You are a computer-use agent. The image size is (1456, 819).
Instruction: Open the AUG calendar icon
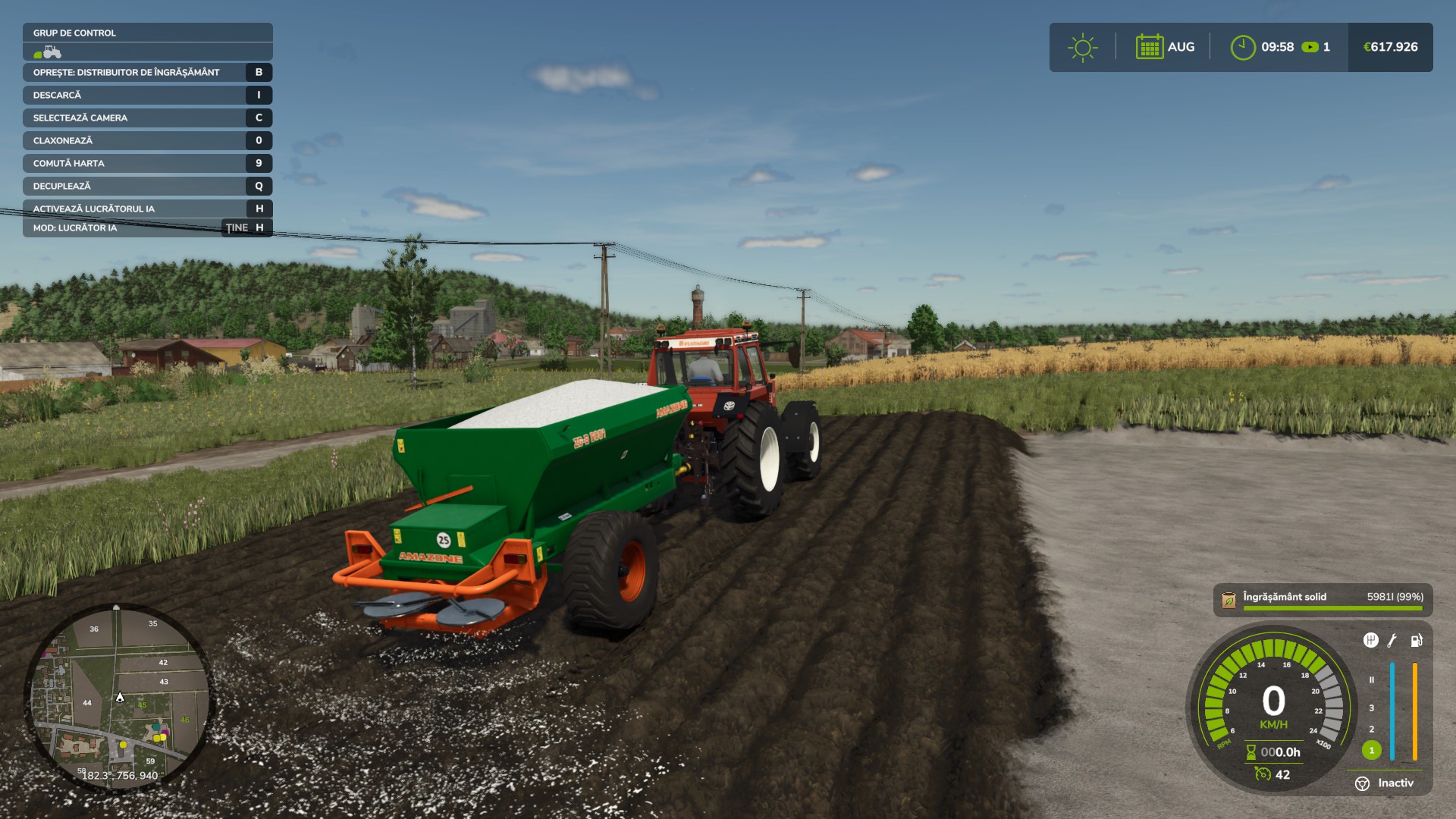pyautogui.click(x=1149, y=46)
